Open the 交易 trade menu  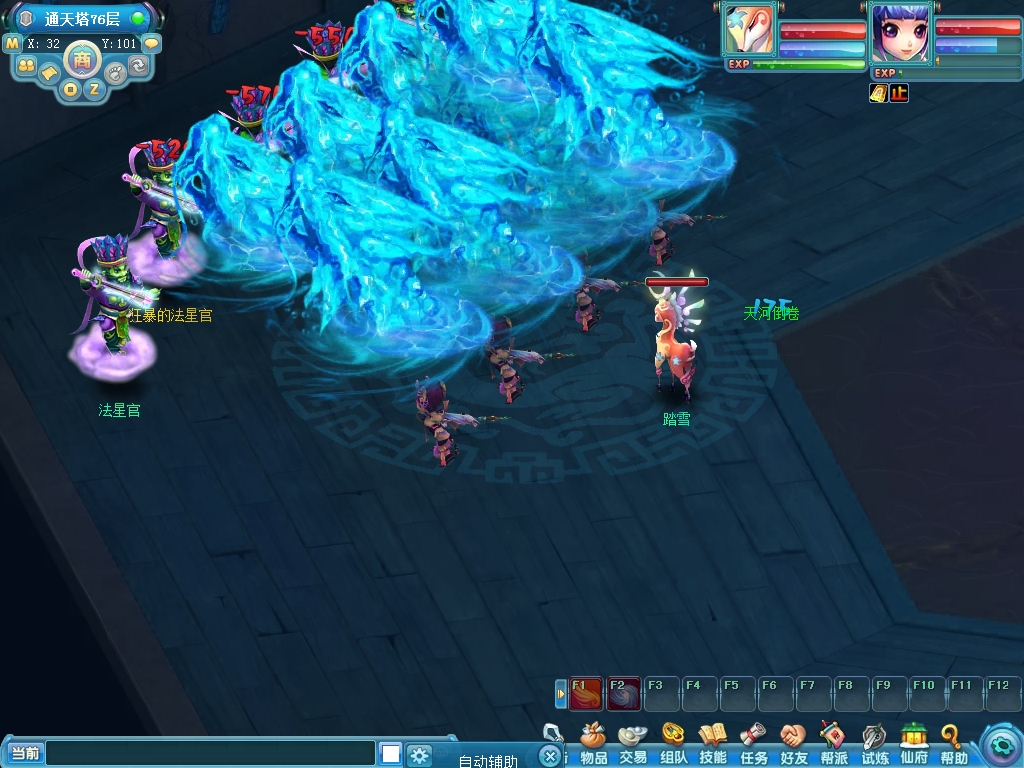(633, 745)
